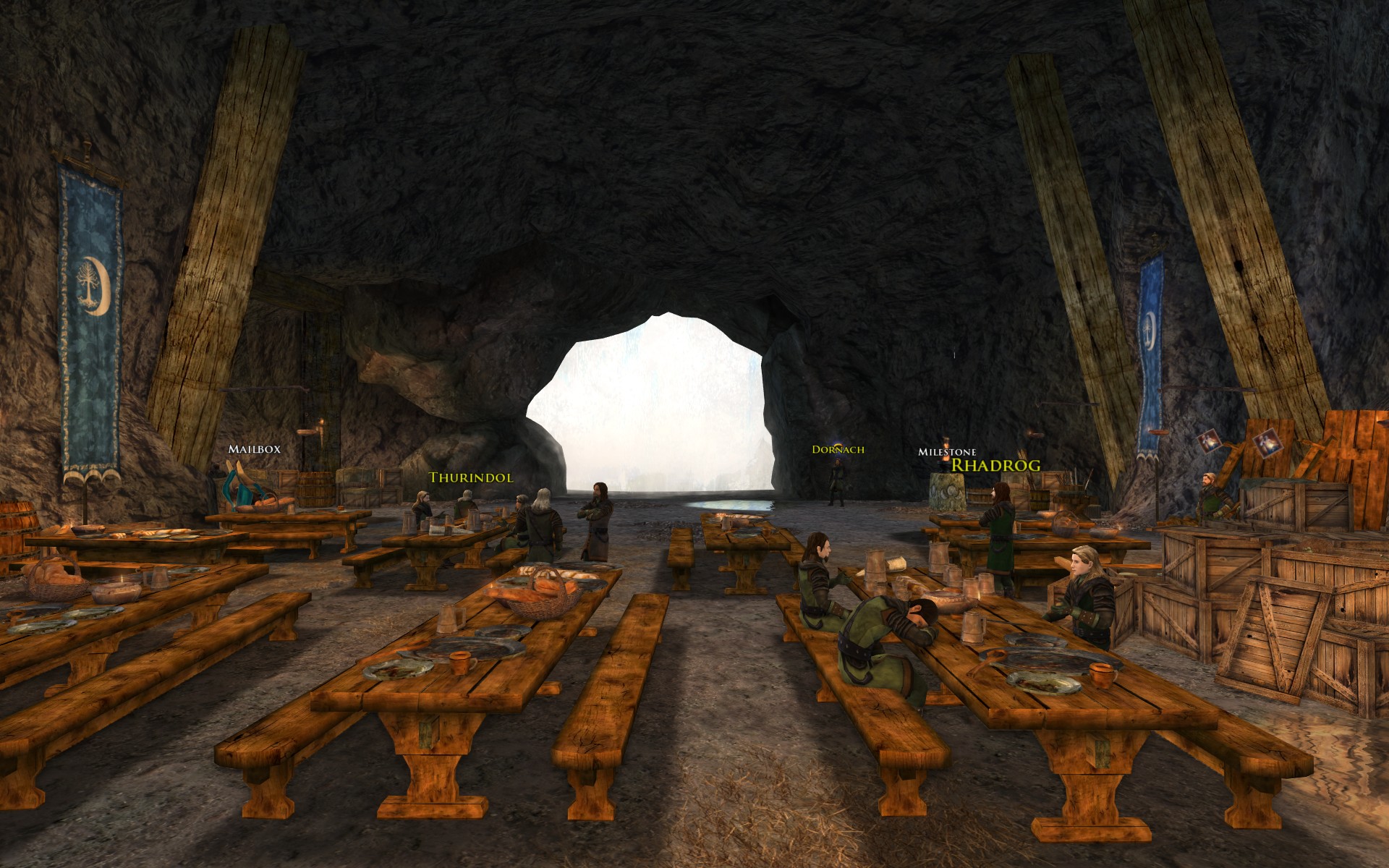Click the Thurindol nameplate

pos(471,477)
